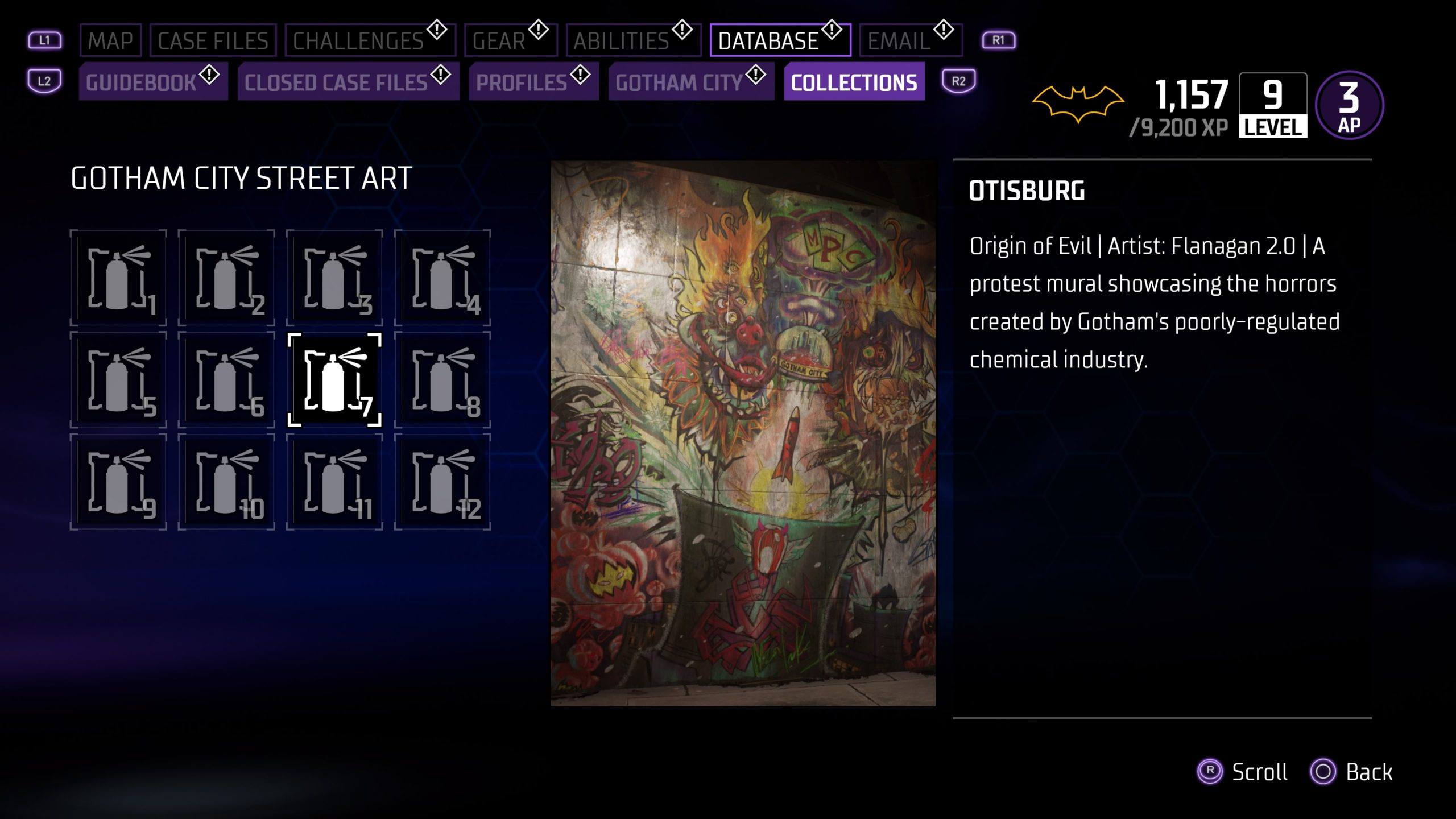Switch to the Map tab
The image size is (1456, 819).
110,40
